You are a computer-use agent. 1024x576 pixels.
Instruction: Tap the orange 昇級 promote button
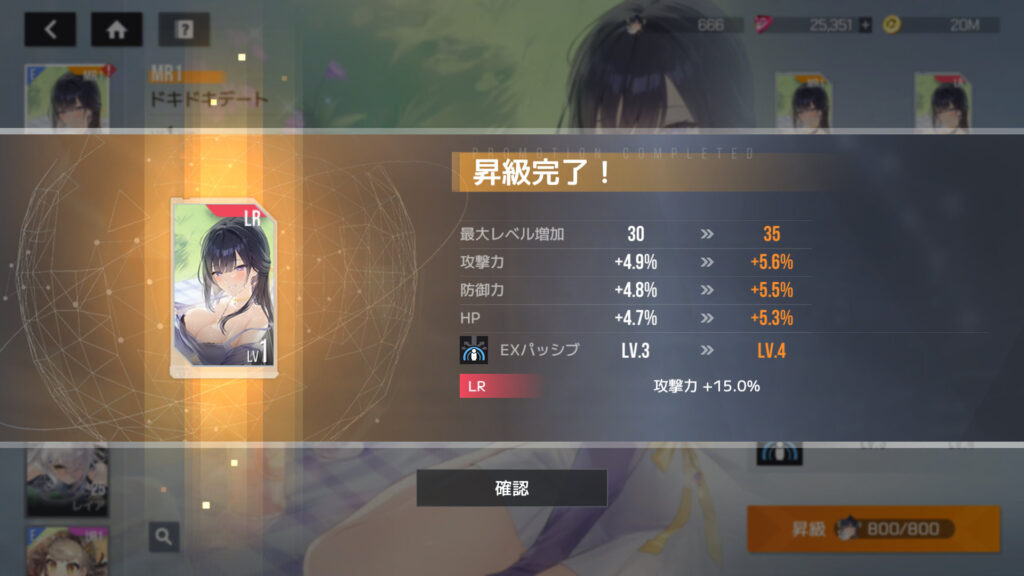873,529
